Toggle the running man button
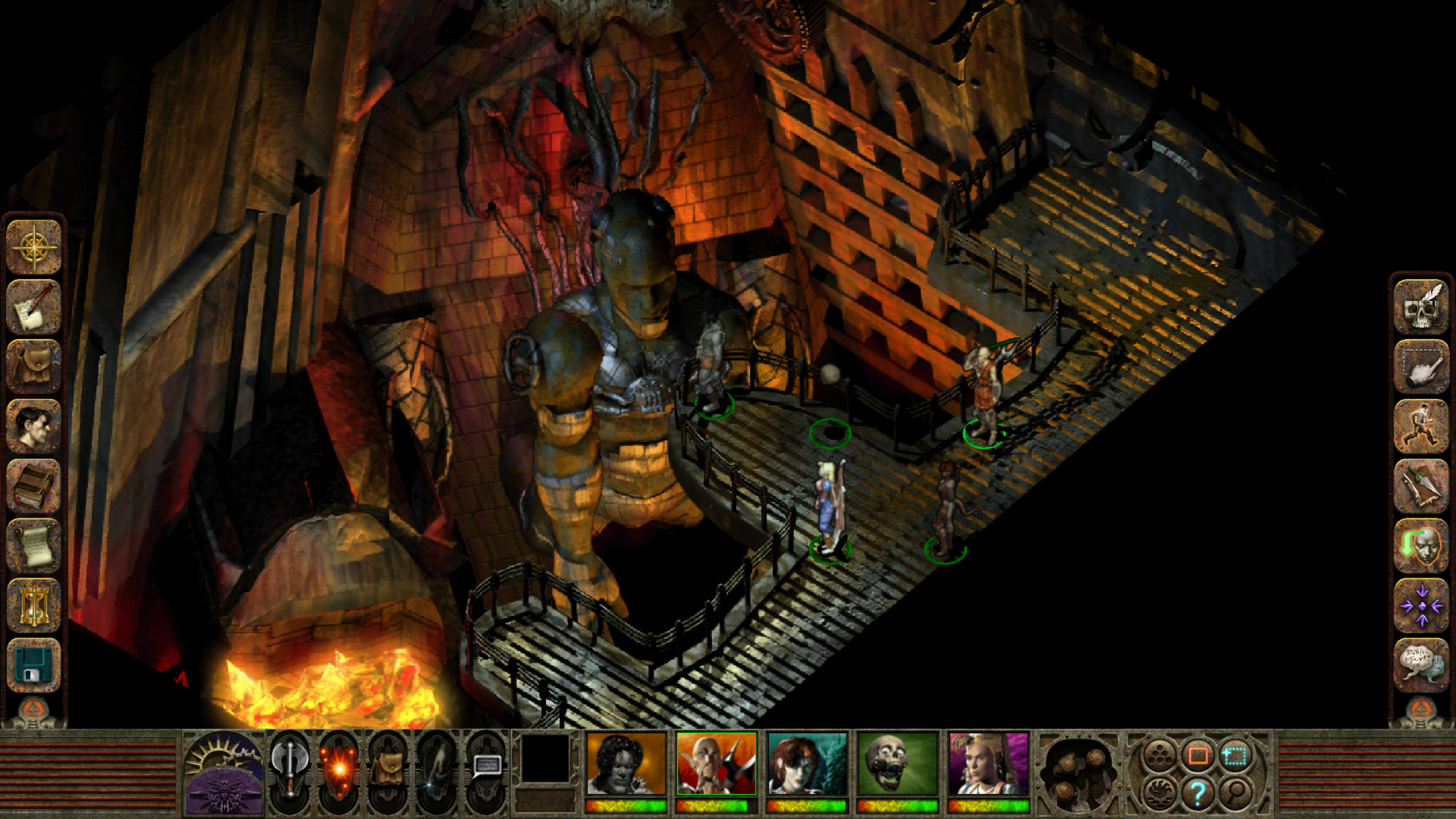1456x819 pixels. point(1422,426)
